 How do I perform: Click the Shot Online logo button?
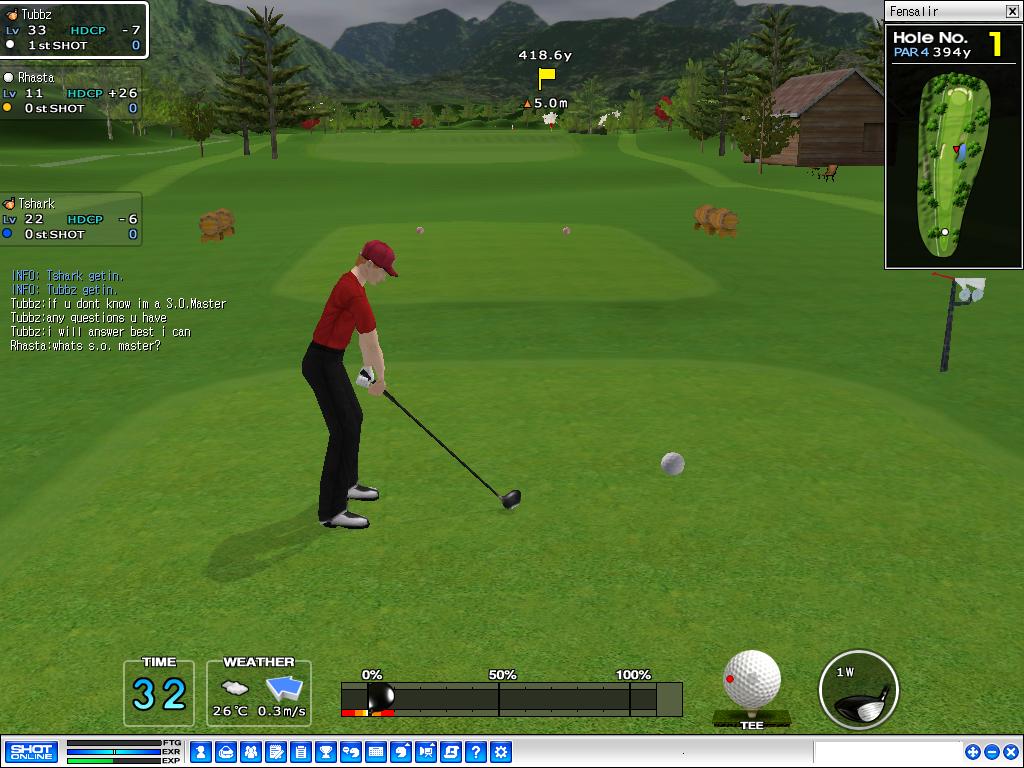[x=31, y=752]
